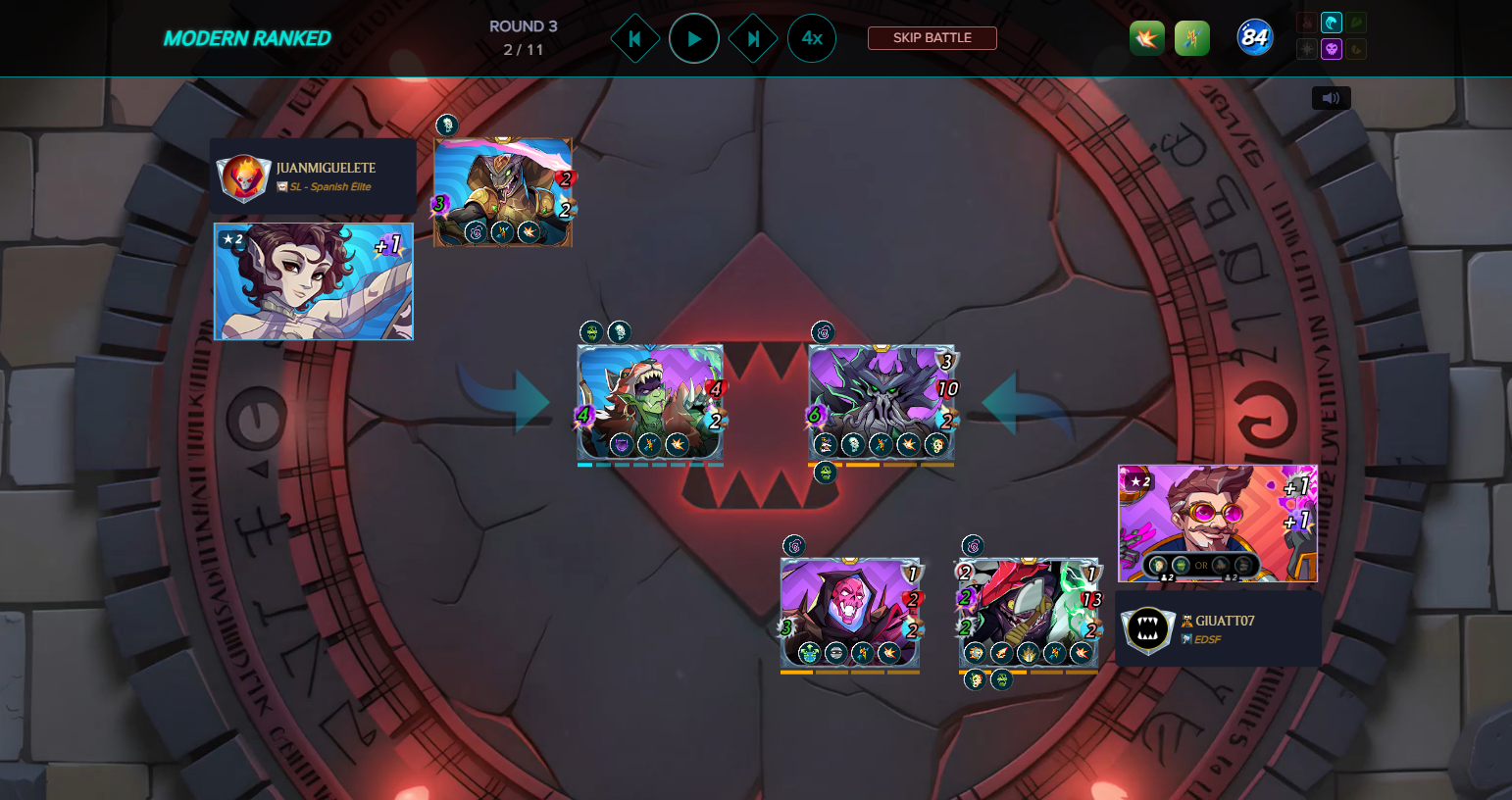Open GIUATT07's player profile panel
The height and width of the screenshot is (800, 1512).
pos(1218,628)
